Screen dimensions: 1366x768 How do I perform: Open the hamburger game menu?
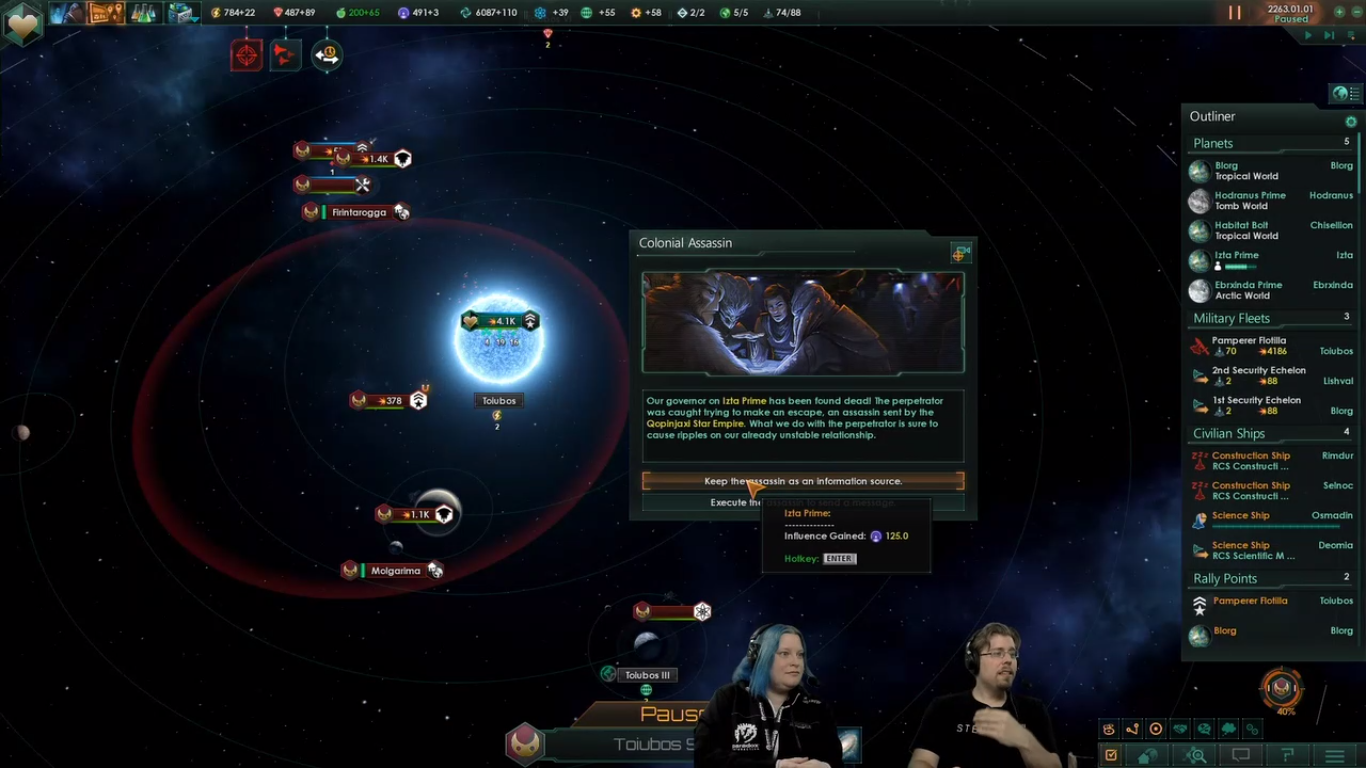click(x=1337, y=757)
